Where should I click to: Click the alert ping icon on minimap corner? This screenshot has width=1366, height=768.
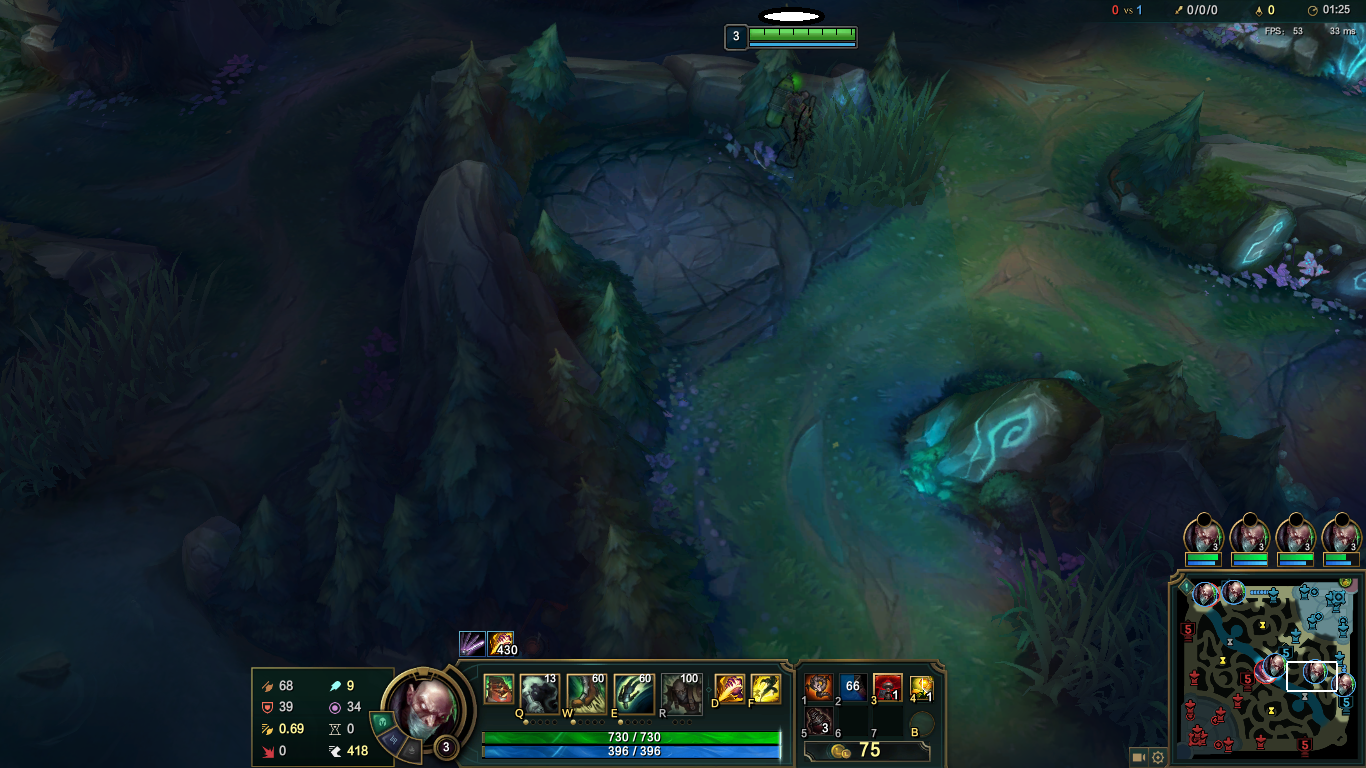(1186, 588)
